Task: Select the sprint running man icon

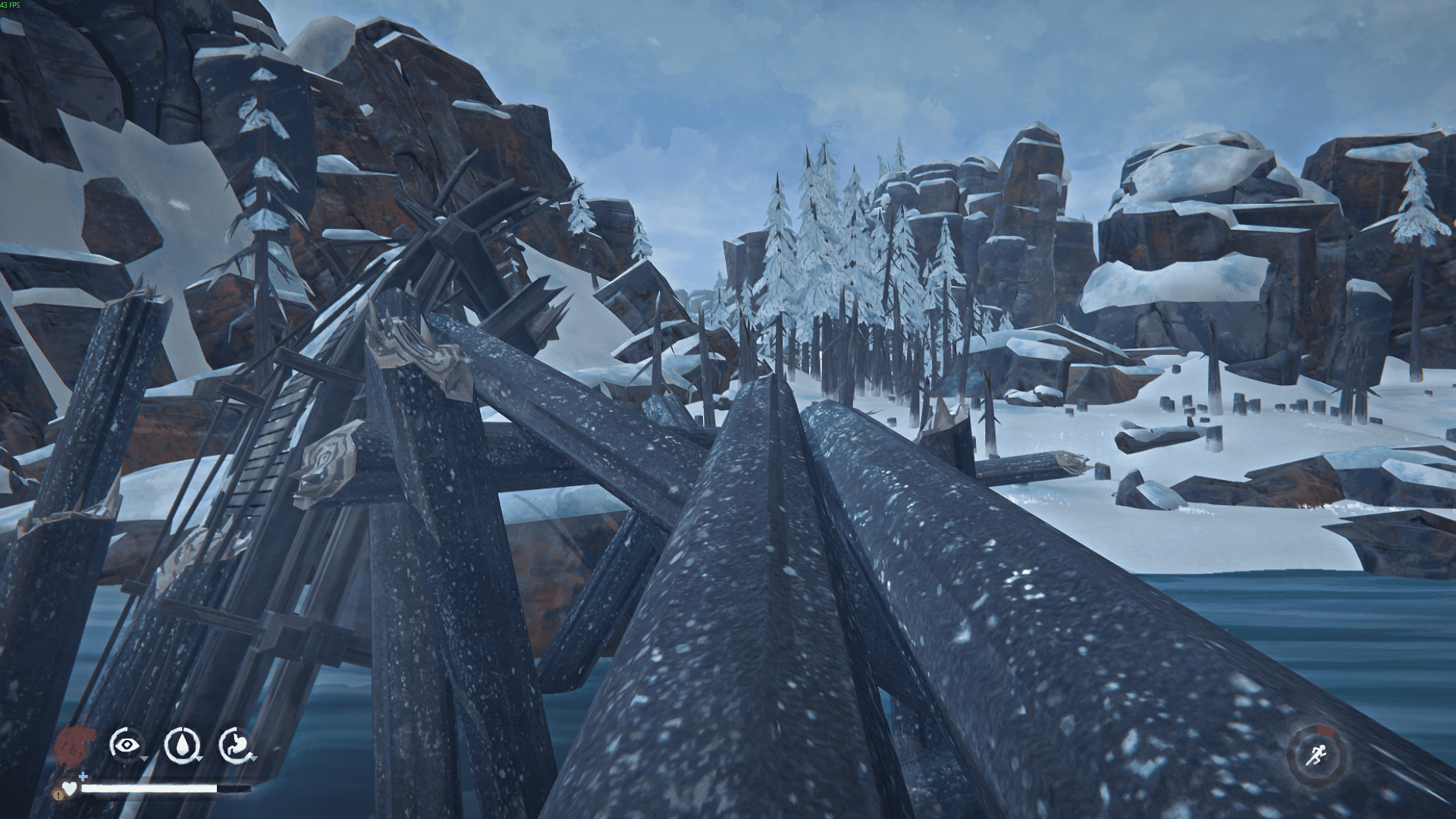Action: 1316,755
